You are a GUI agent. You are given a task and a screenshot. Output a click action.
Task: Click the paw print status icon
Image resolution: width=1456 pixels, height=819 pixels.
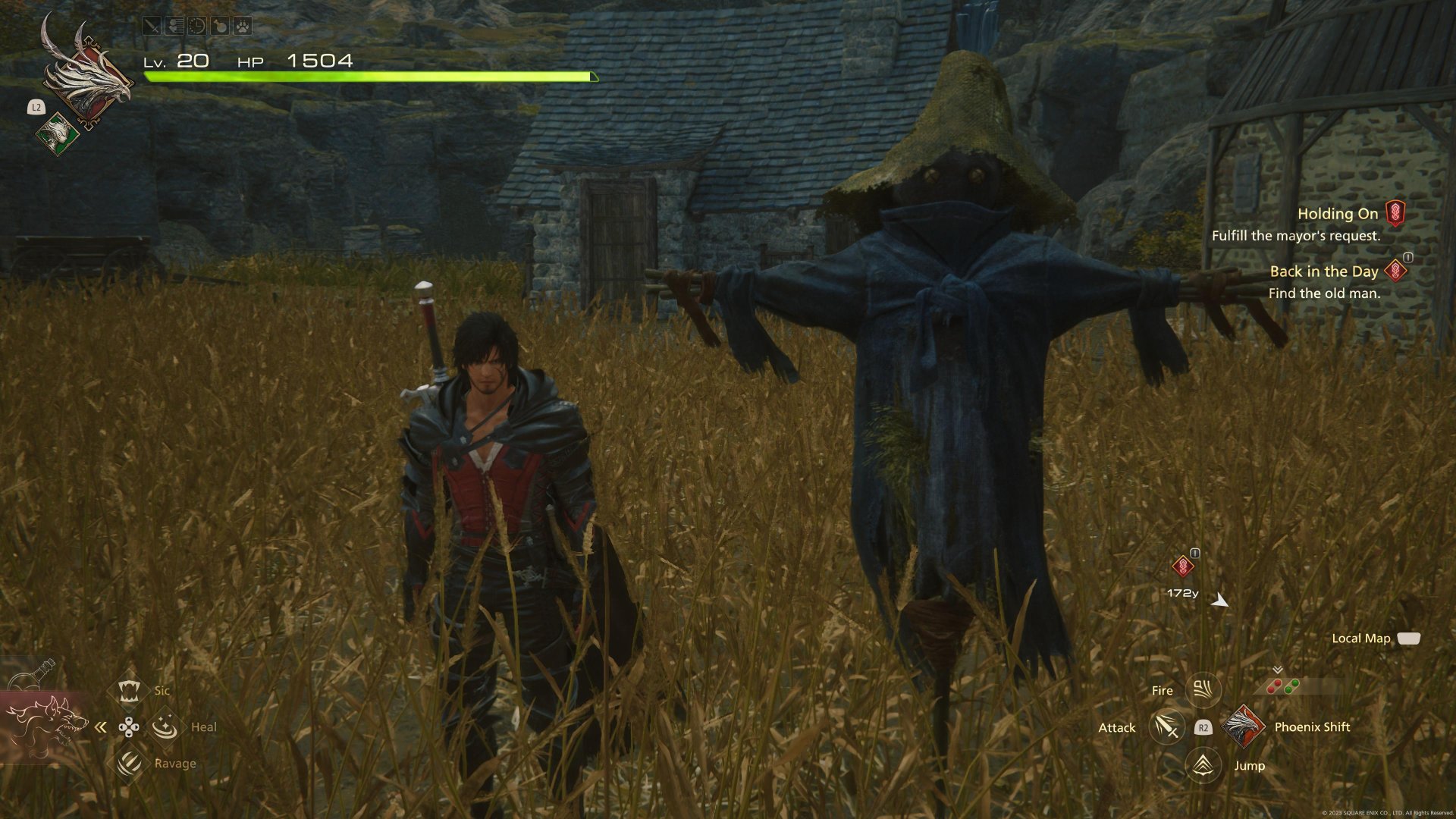pos(242,27)
